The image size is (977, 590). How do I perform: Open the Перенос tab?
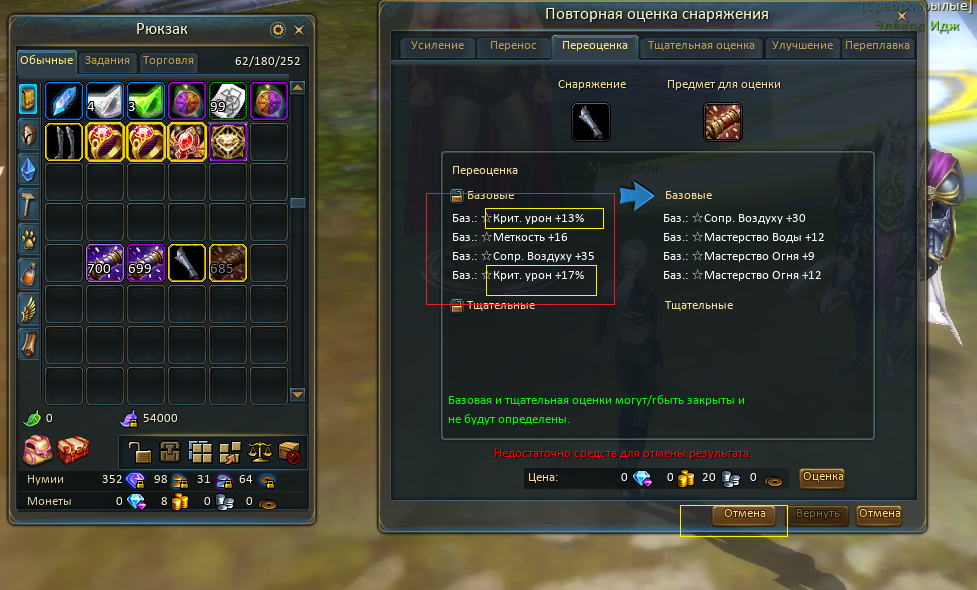tap(513, 46)
